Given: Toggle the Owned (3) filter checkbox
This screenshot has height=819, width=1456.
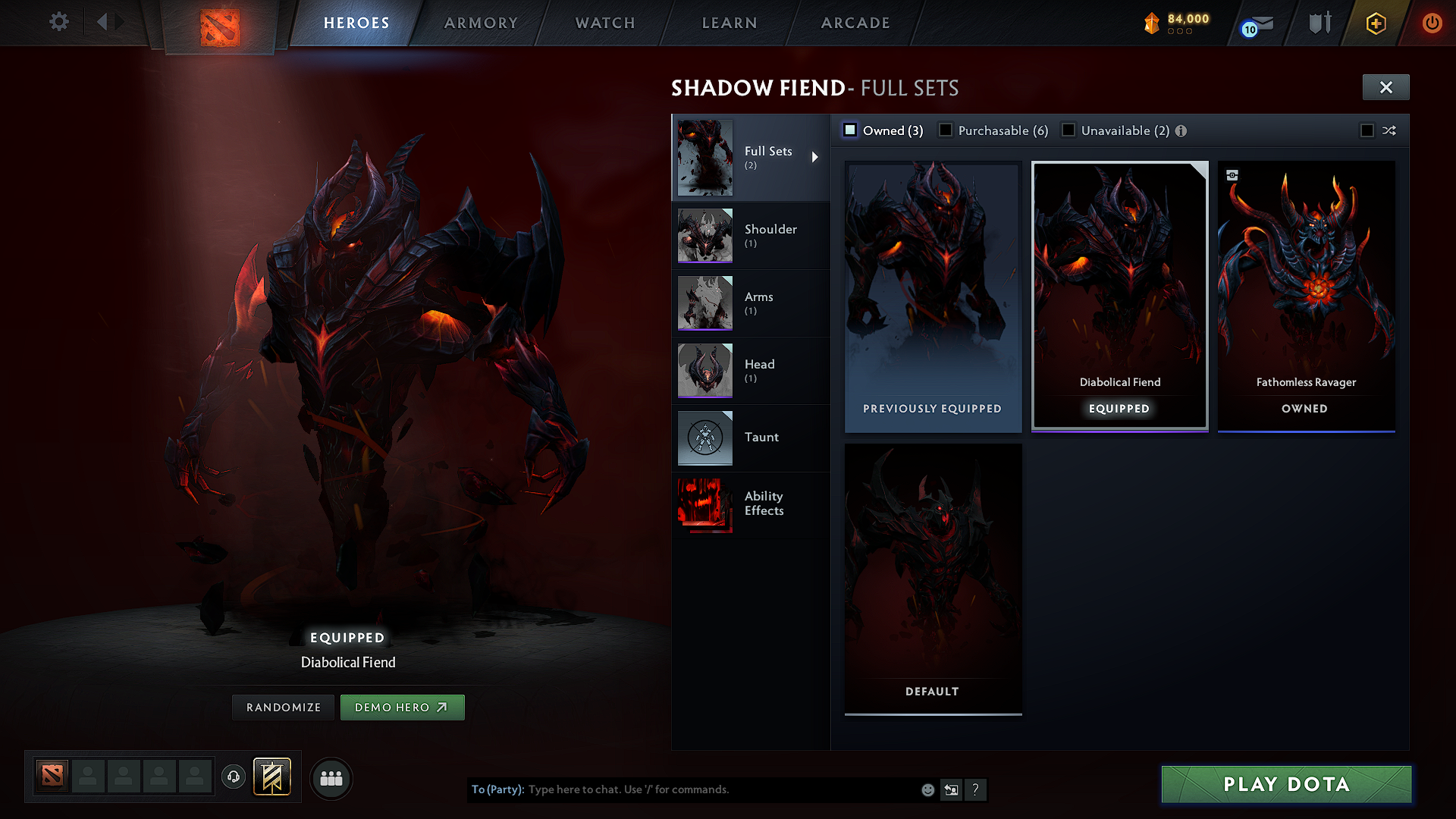Looking at the screenshot, I should [x=849, y=130].
